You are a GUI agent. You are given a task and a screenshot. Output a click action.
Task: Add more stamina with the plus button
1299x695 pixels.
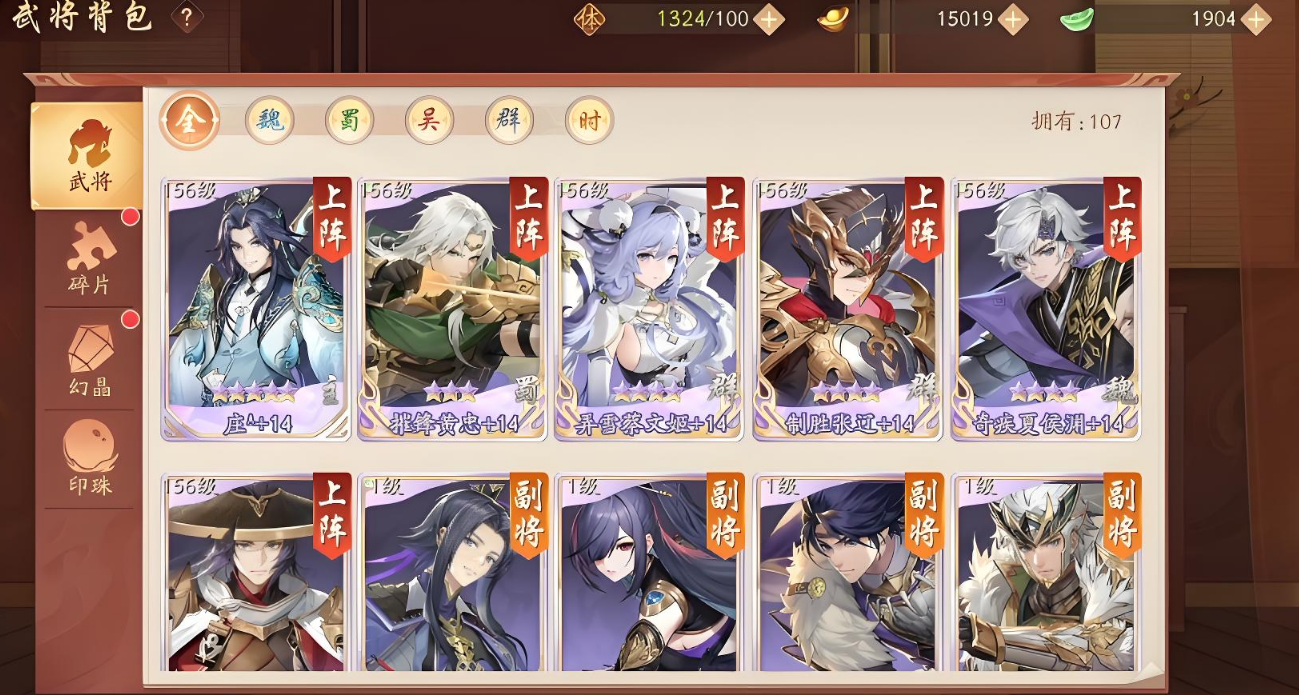[x=768, y=19]
